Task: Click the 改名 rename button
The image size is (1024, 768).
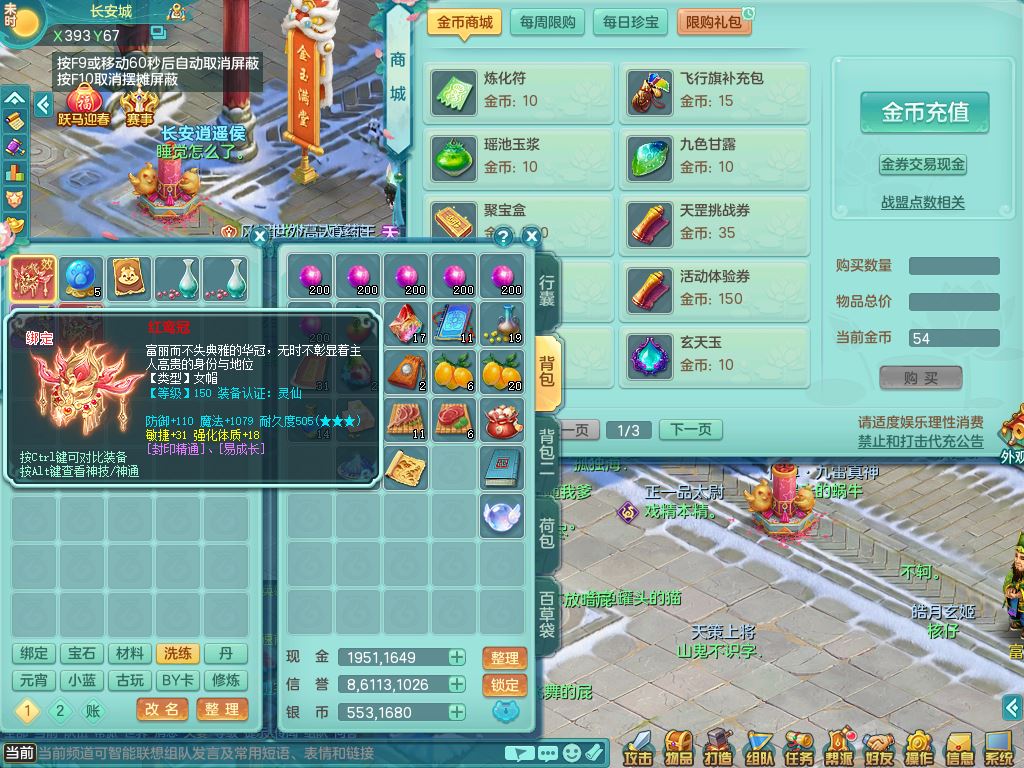Action: pos(162,709)
